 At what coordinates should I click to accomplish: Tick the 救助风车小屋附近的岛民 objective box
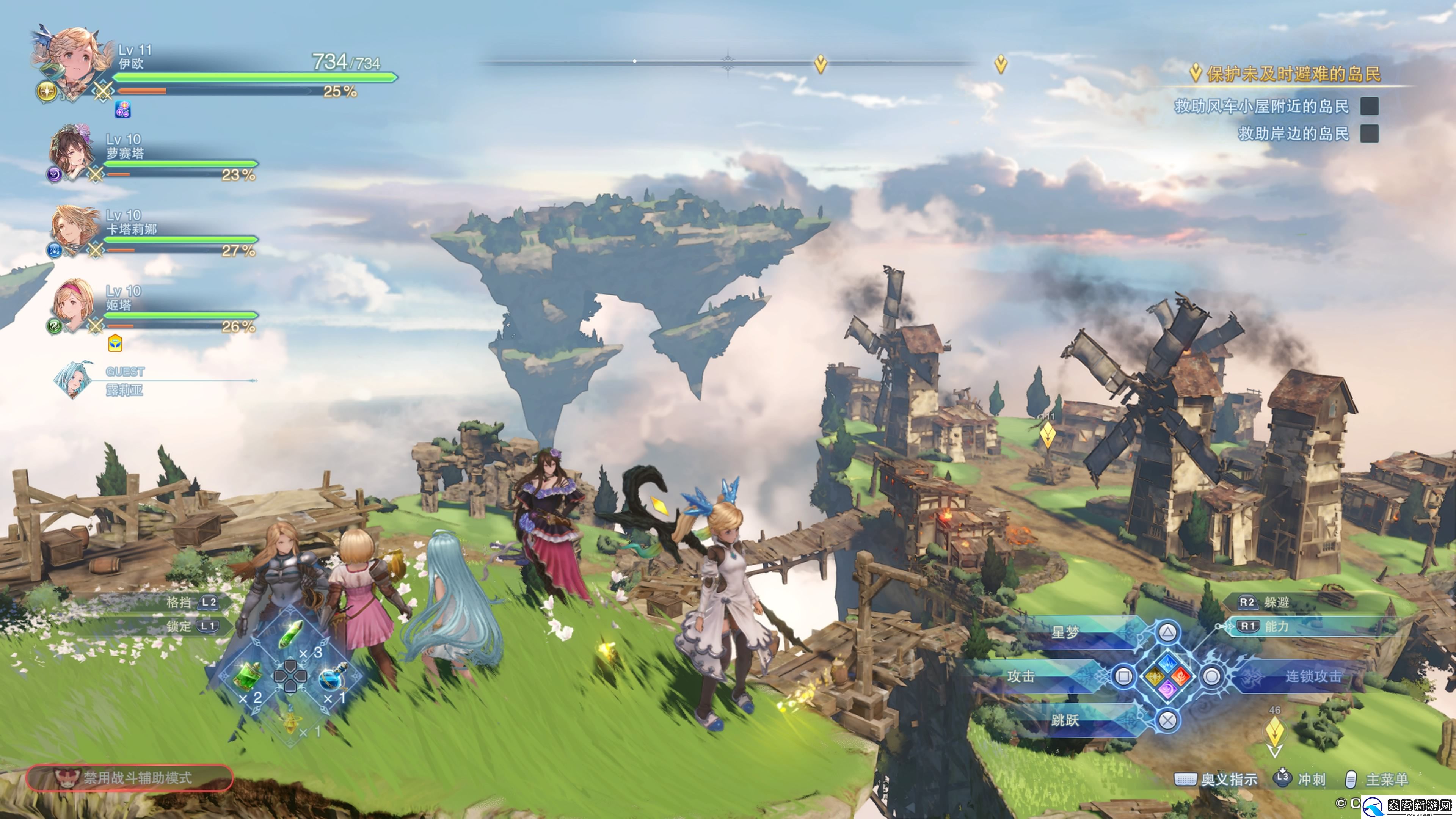click(x=1369, y=106)
